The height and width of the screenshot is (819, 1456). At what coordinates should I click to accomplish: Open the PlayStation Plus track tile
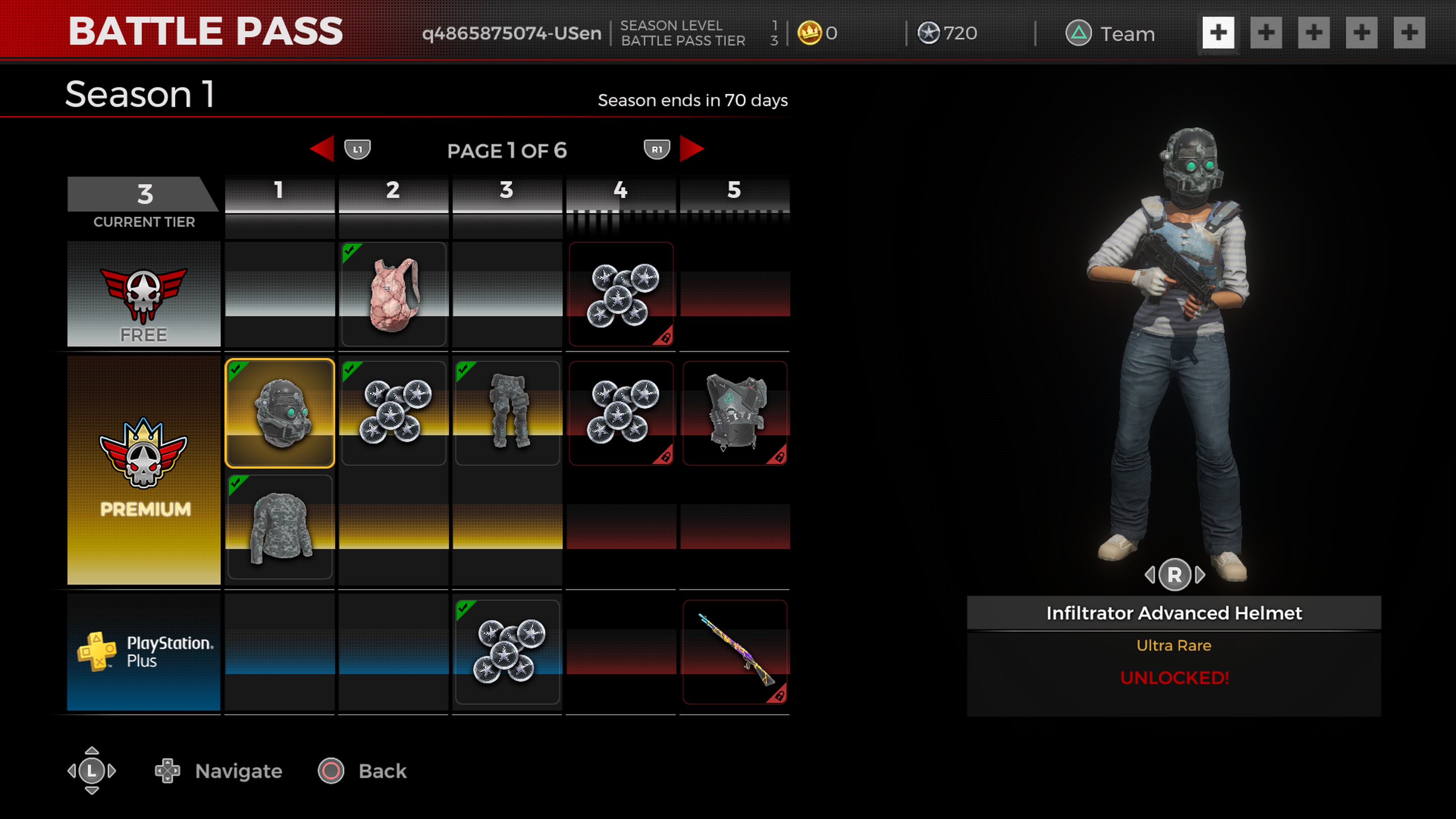click(144, 652)
